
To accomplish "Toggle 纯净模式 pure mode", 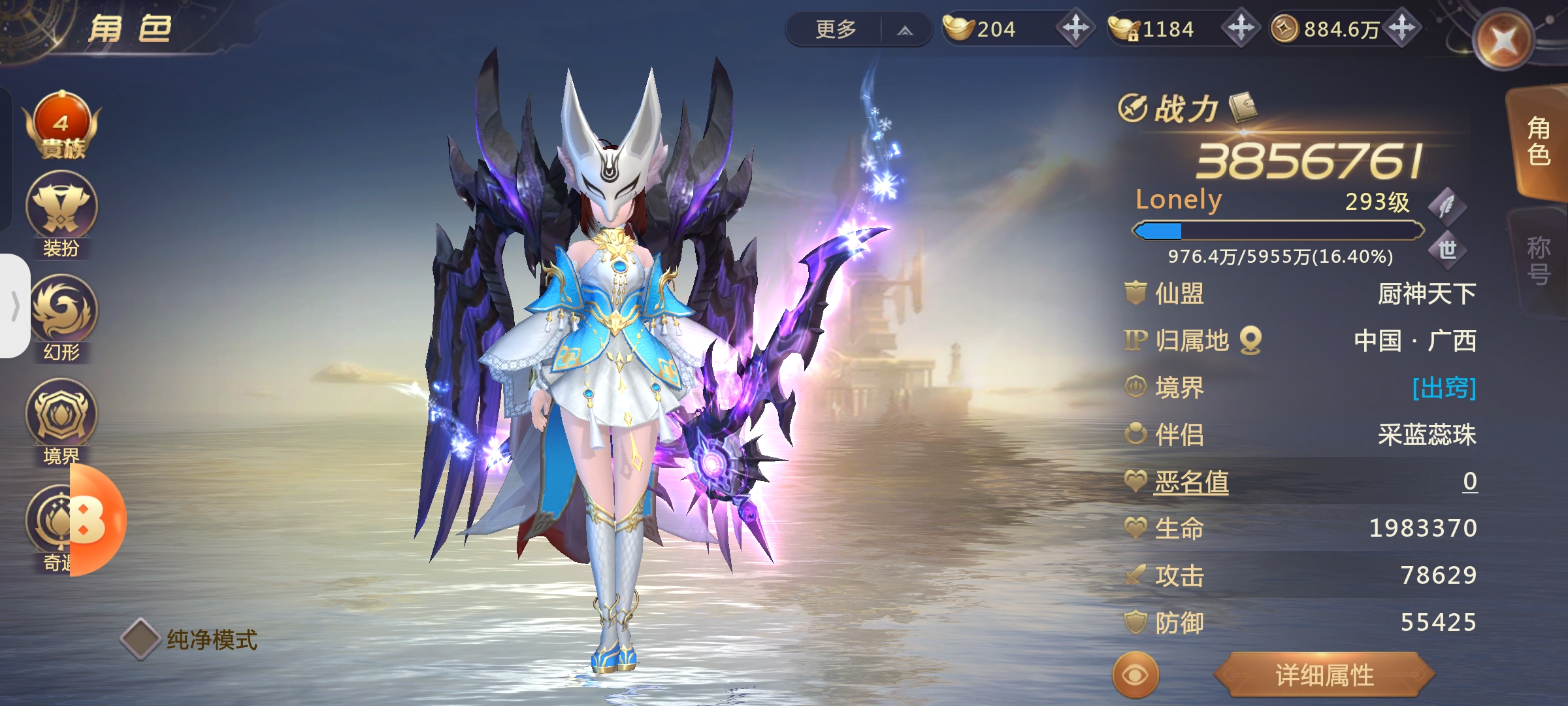I will [x=142, y=639].
